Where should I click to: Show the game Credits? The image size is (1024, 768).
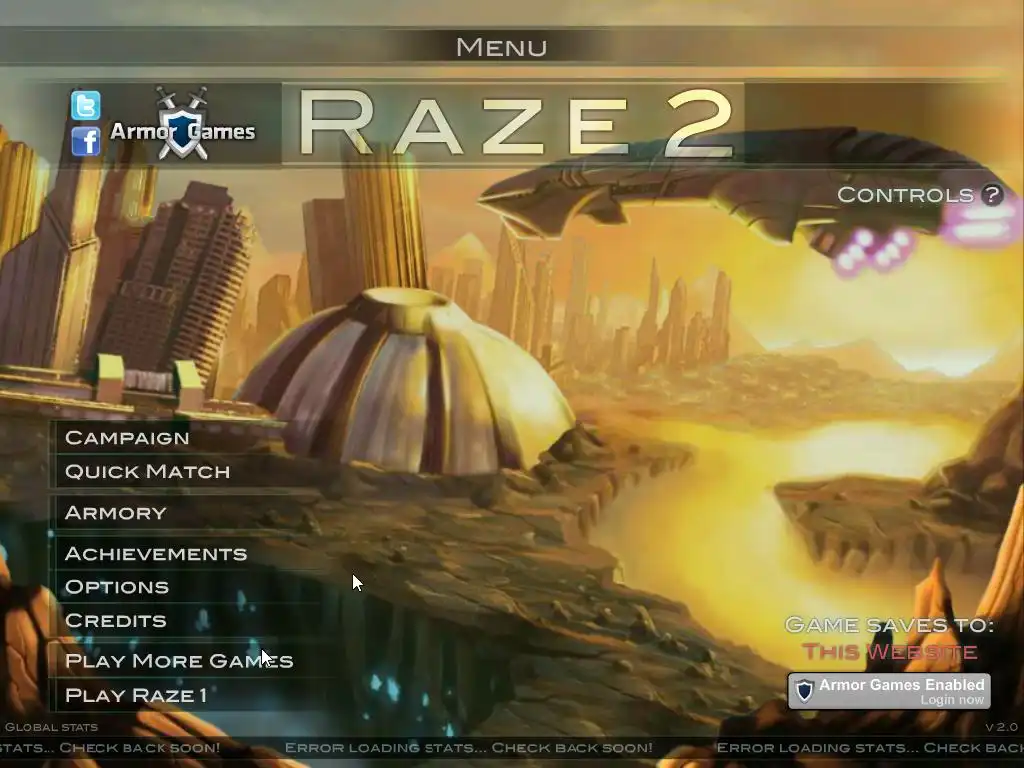tap(115, 621)
